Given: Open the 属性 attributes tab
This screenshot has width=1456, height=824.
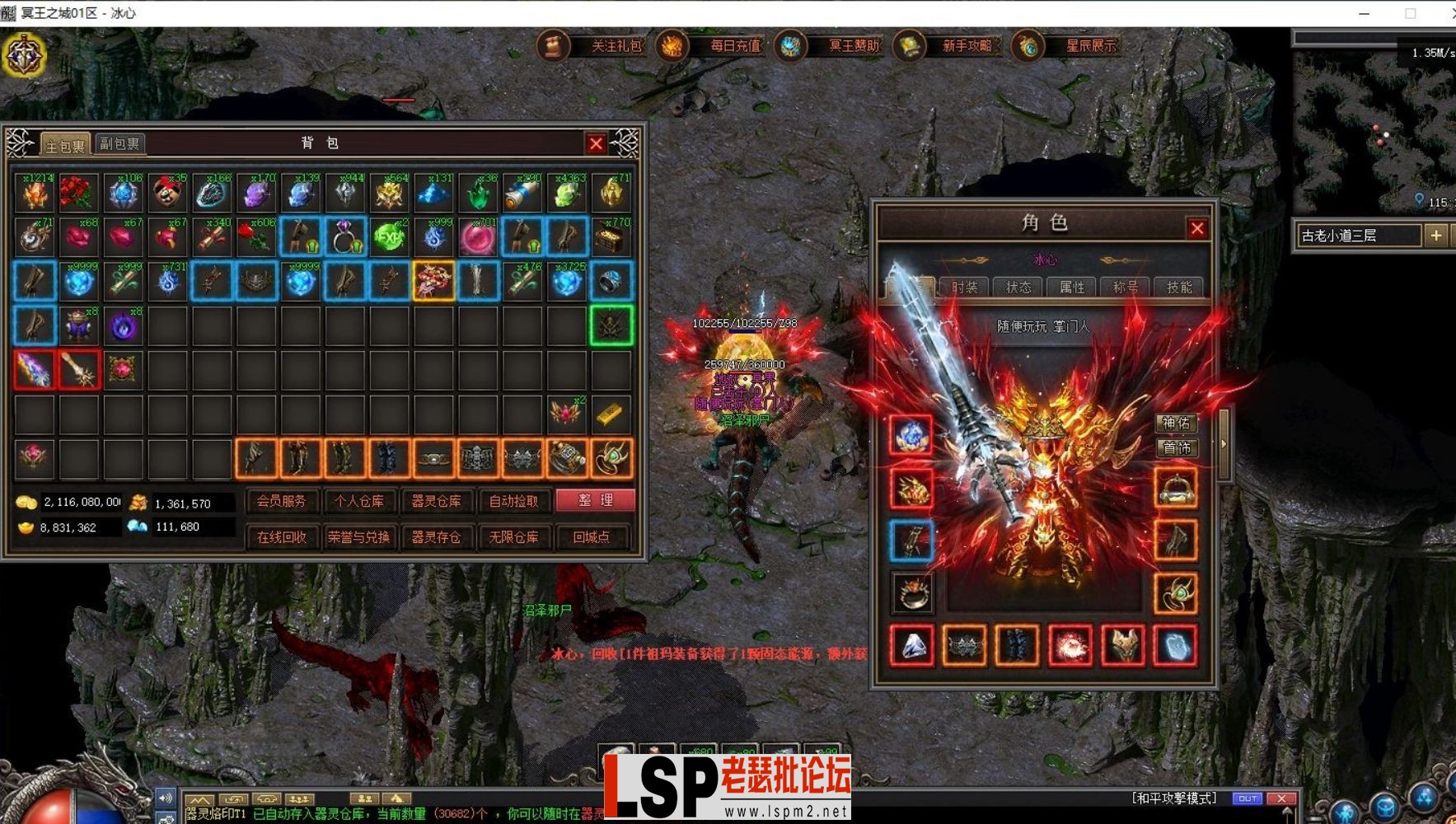Looking at the screenshot, I should [1072, 287].
